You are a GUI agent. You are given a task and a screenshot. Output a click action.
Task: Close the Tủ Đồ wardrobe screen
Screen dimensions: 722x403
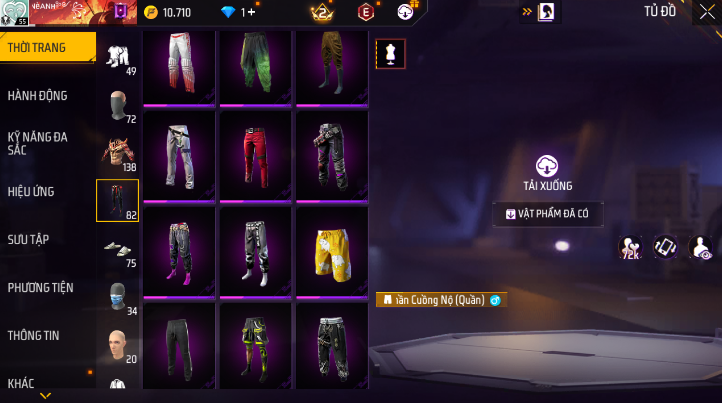click(x=706, y=13)
